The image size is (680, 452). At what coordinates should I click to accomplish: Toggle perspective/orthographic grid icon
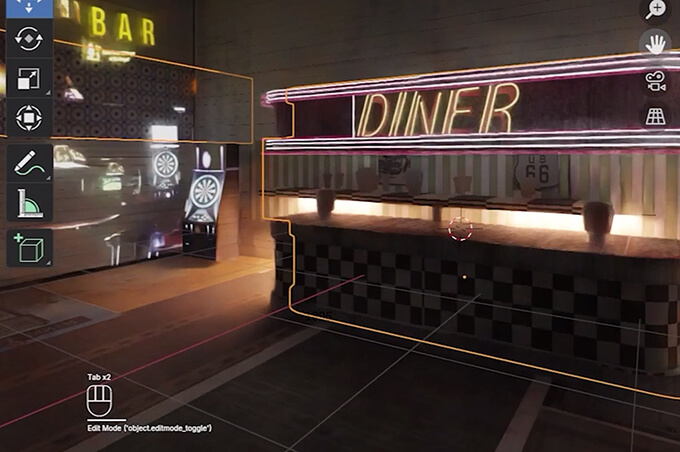click(x=656, y=116)
